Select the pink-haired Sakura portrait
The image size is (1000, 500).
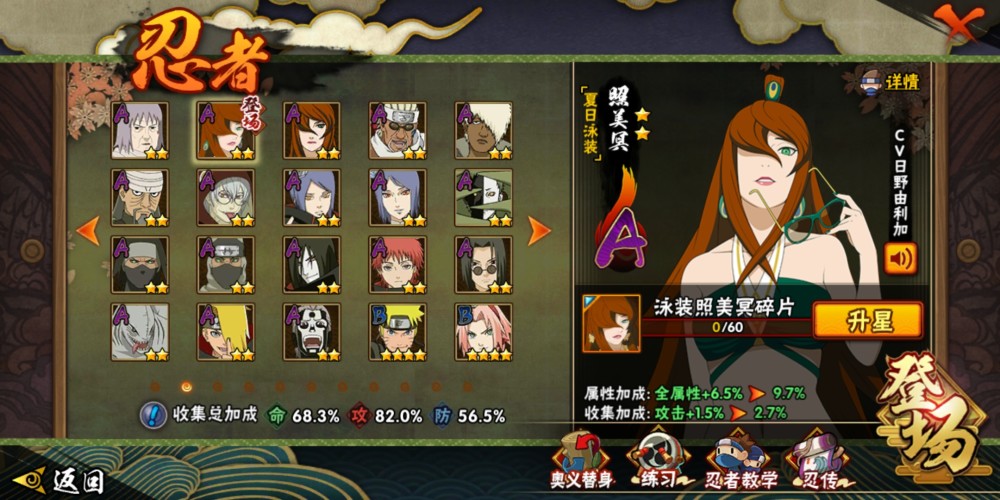pyautogui.click(x=484, y=332)
